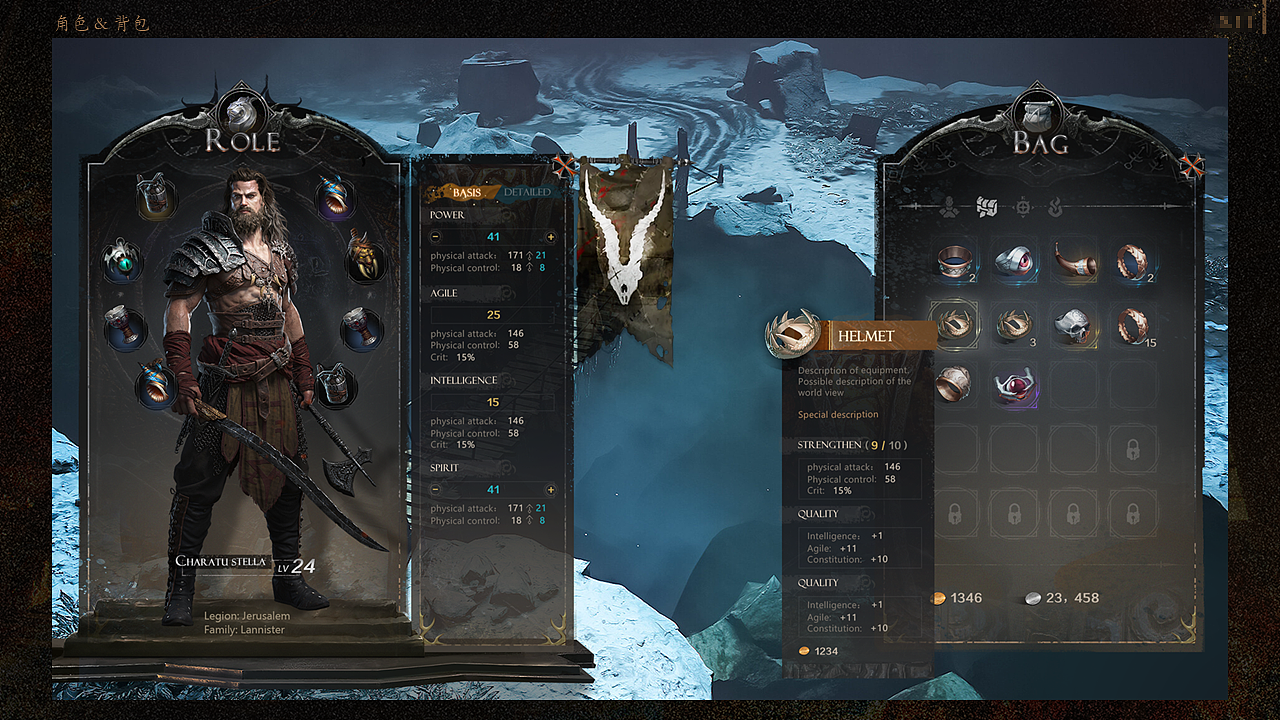Choose the silver skull ring in bag
The height and width of the screenshot is (720, 1280).
tap(1074, 324)
